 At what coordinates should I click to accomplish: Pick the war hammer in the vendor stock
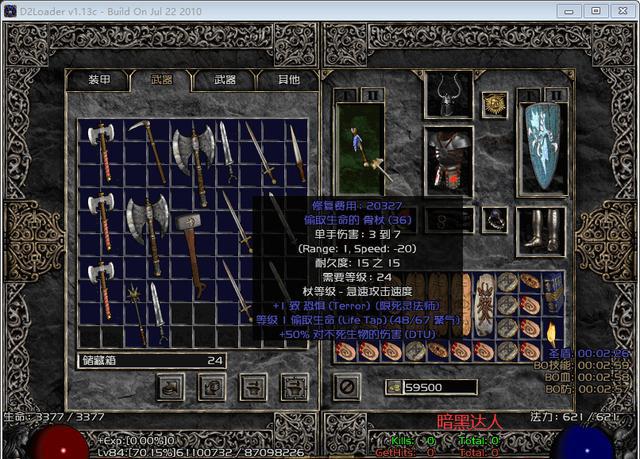pyautogui.click(x=190, y=243)
